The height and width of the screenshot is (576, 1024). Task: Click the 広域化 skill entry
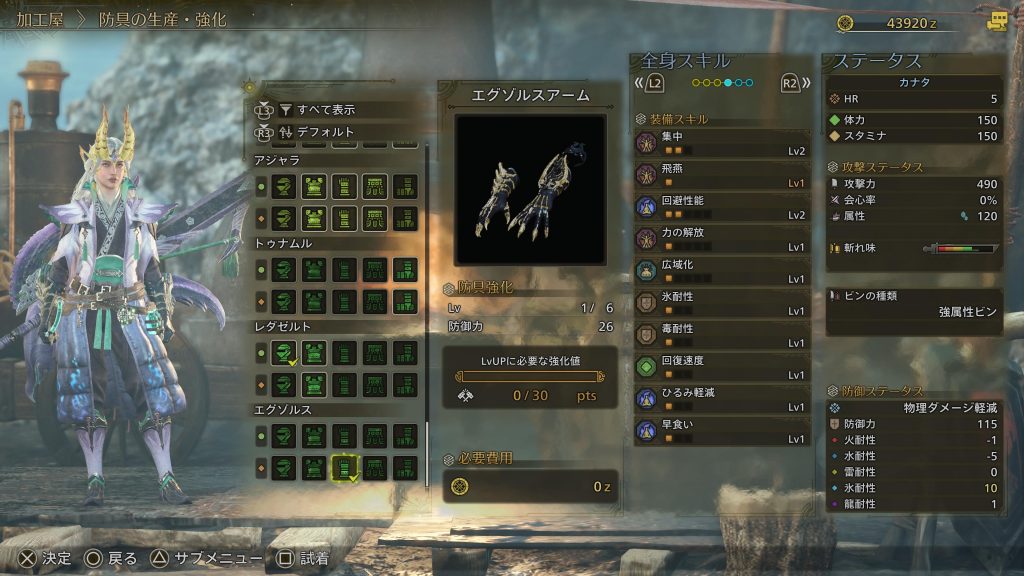pyautogui.click(x=722, y=271)
